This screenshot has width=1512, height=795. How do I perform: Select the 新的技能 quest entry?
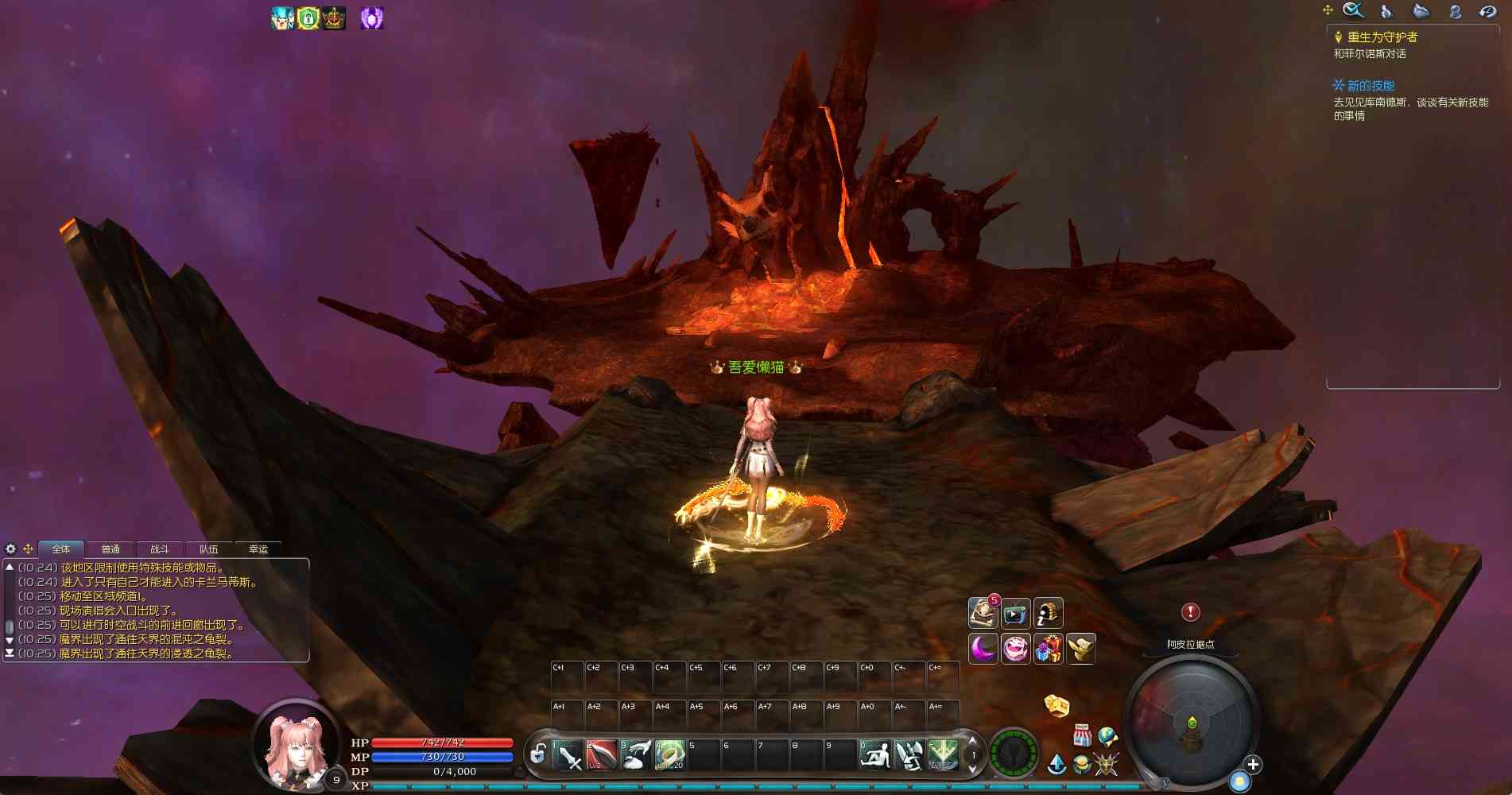(1370, 86)
